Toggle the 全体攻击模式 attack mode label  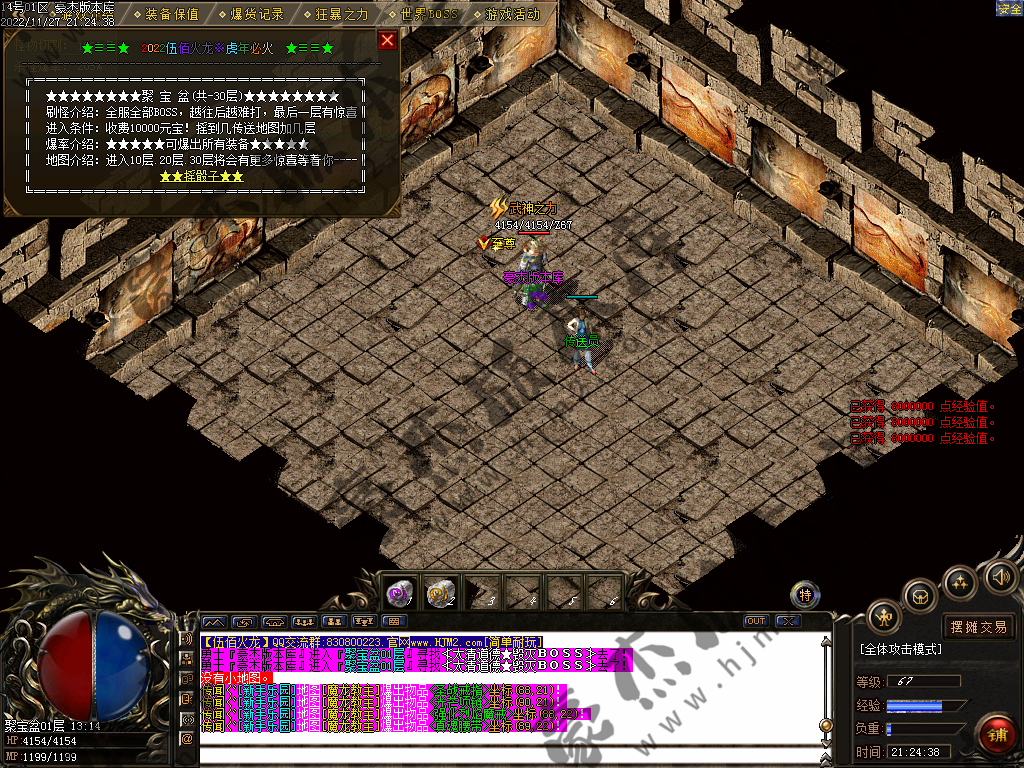pos(900,650)
